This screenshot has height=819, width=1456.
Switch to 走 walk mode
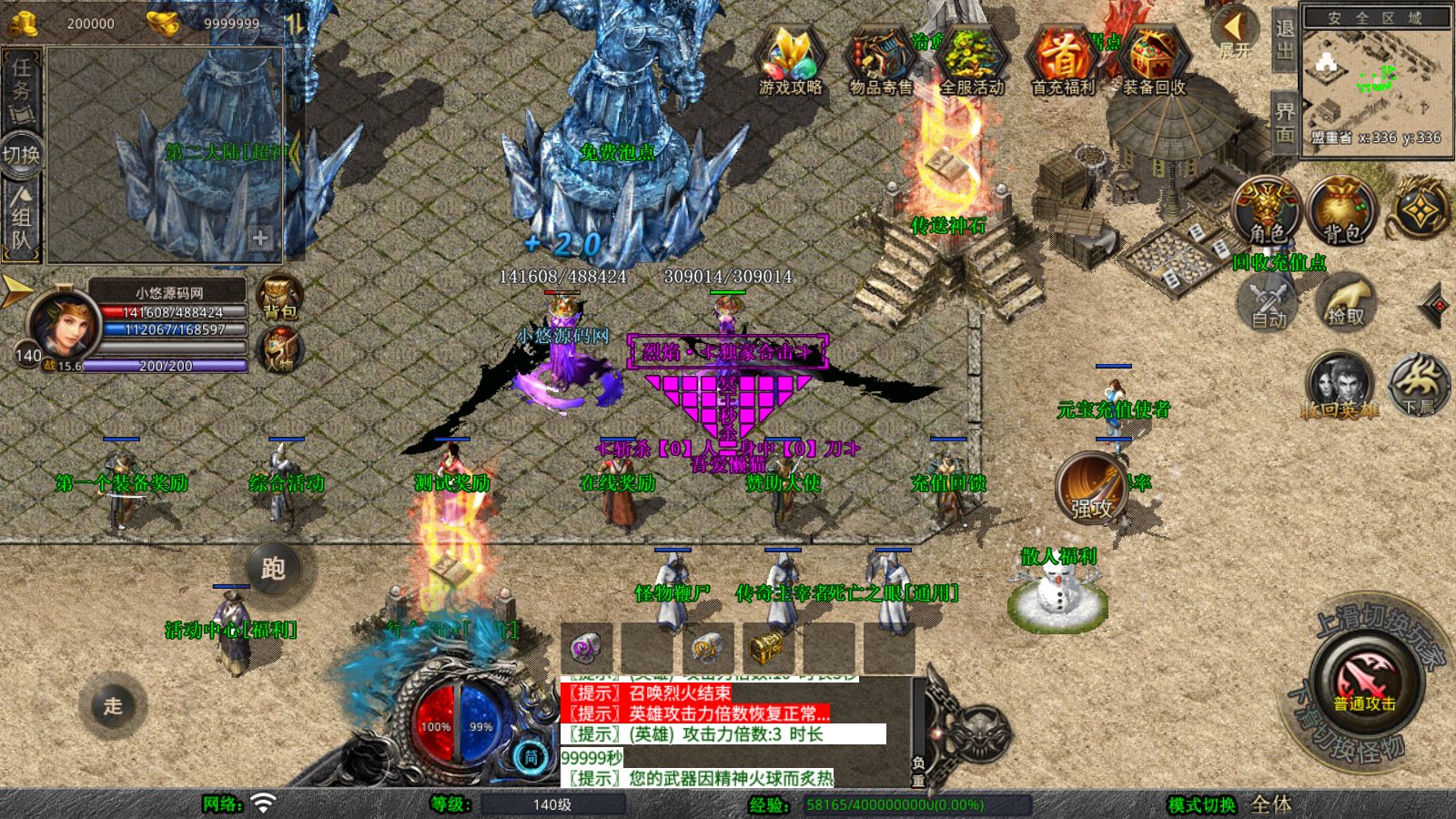pos(113,705)
